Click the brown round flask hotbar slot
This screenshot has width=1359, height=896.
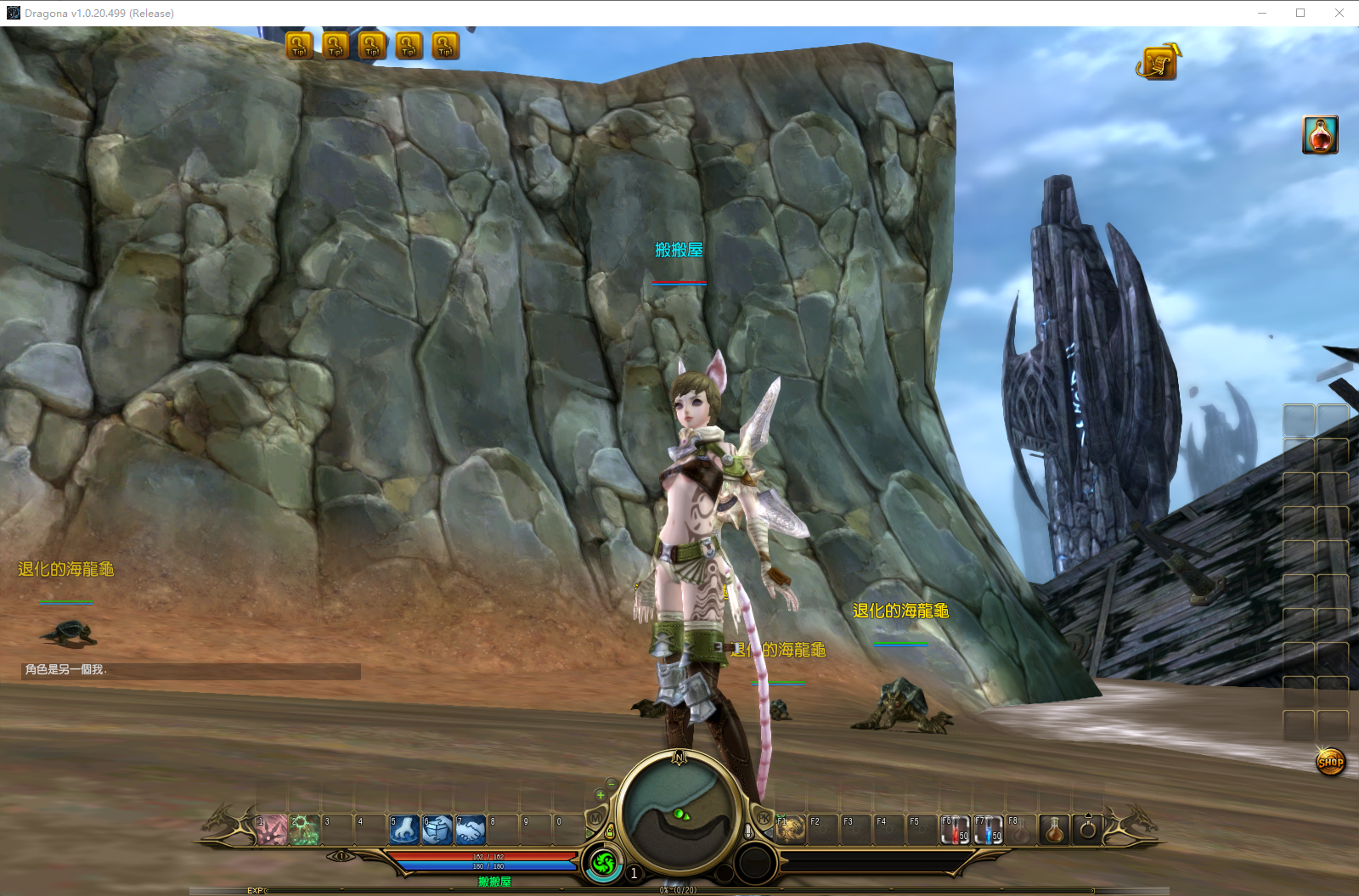click(x=1054, y=830)
